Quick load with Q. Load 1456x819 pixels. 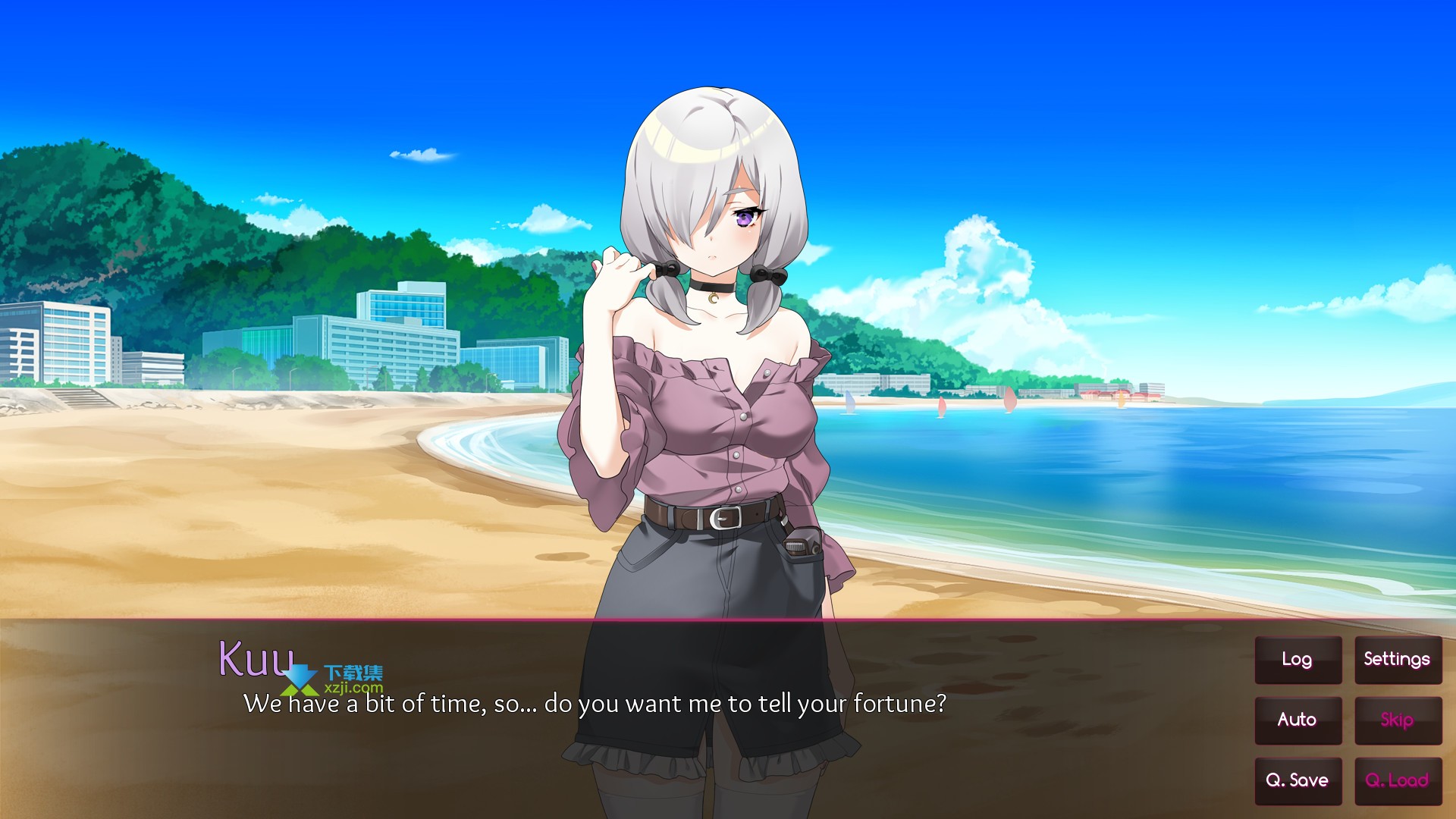pyautogui.click(x=1397, y=780)
